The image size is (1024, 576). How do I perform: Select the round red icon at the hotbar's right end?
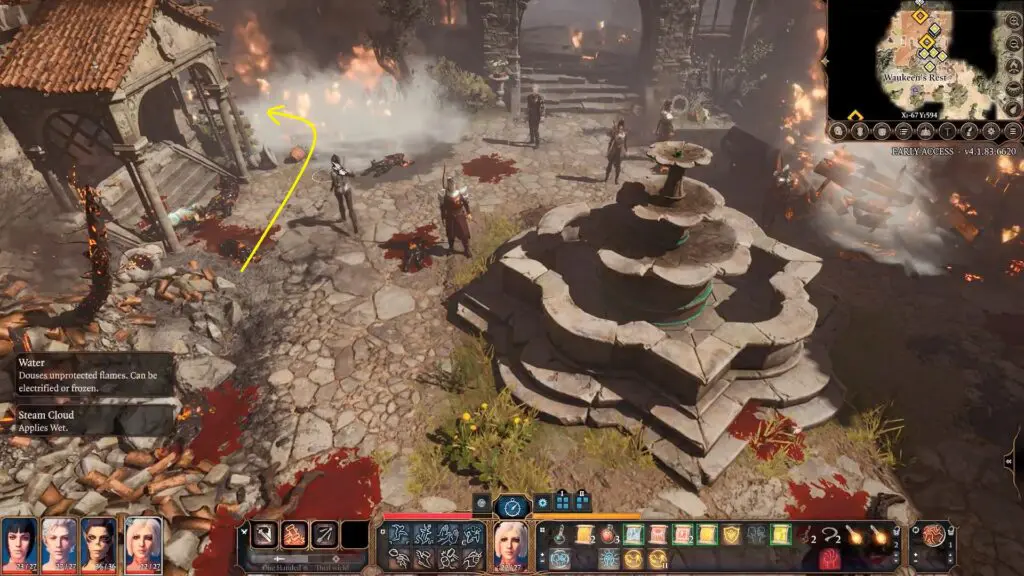[936, 535]
